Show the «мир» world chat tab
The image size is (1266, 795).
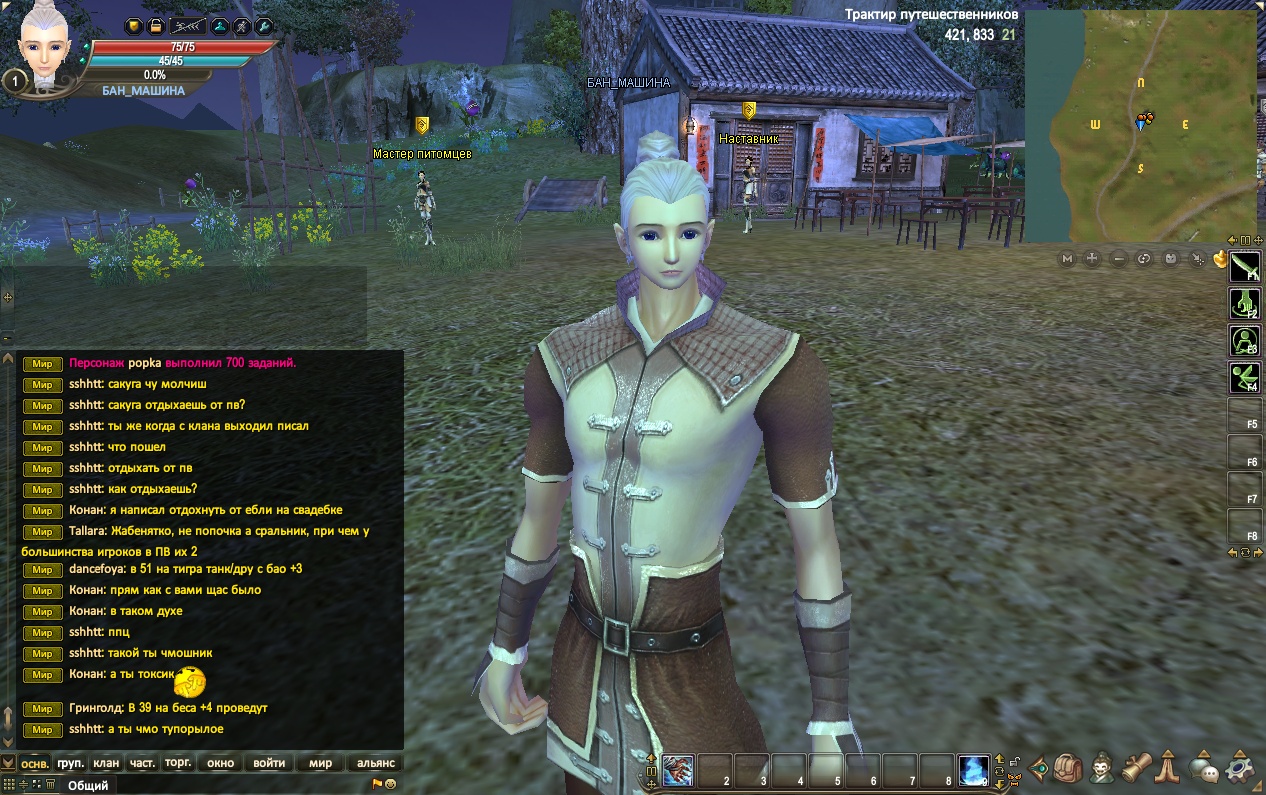coord(320,763)
